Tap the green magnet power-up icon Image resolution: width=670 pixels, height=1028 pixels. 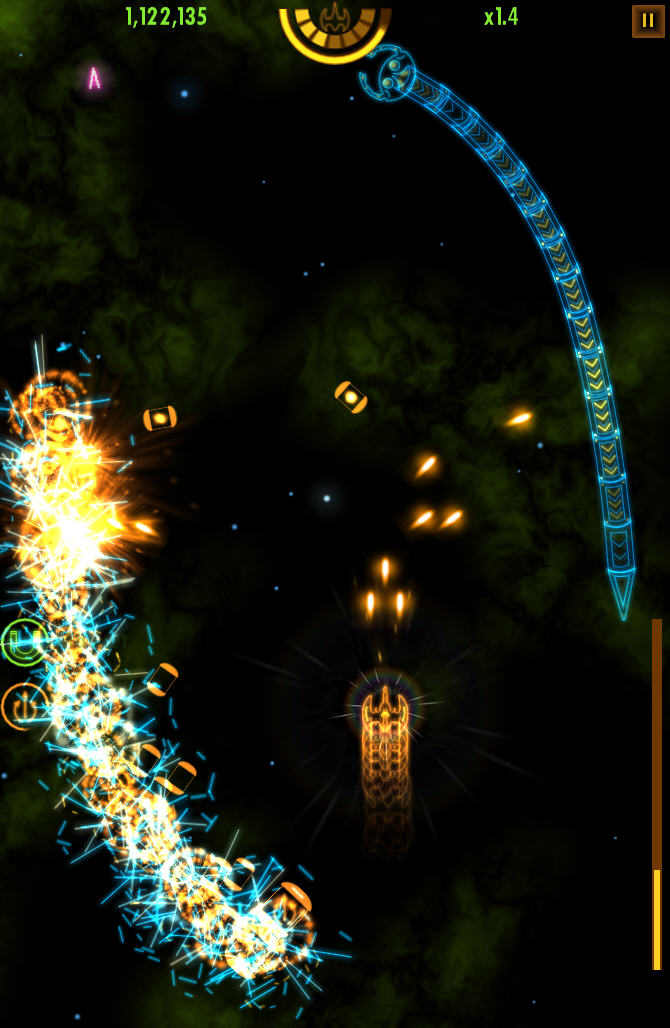click(23, 642)
